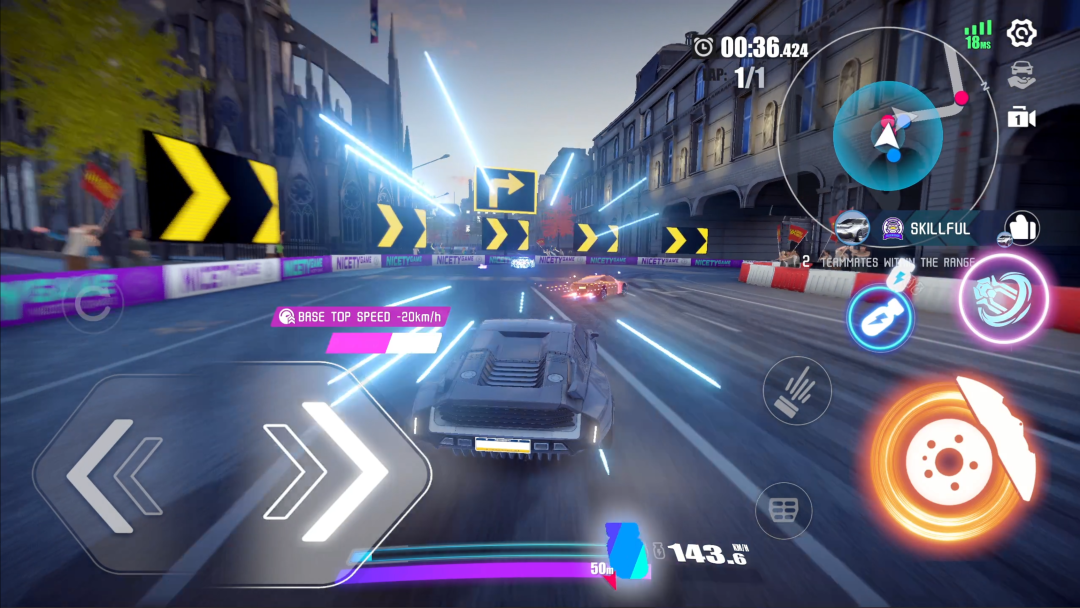The image size is (1080, 608).
Task: Tap the handbrake drift button
Action: pyautogui.click(x=797, y=390)
